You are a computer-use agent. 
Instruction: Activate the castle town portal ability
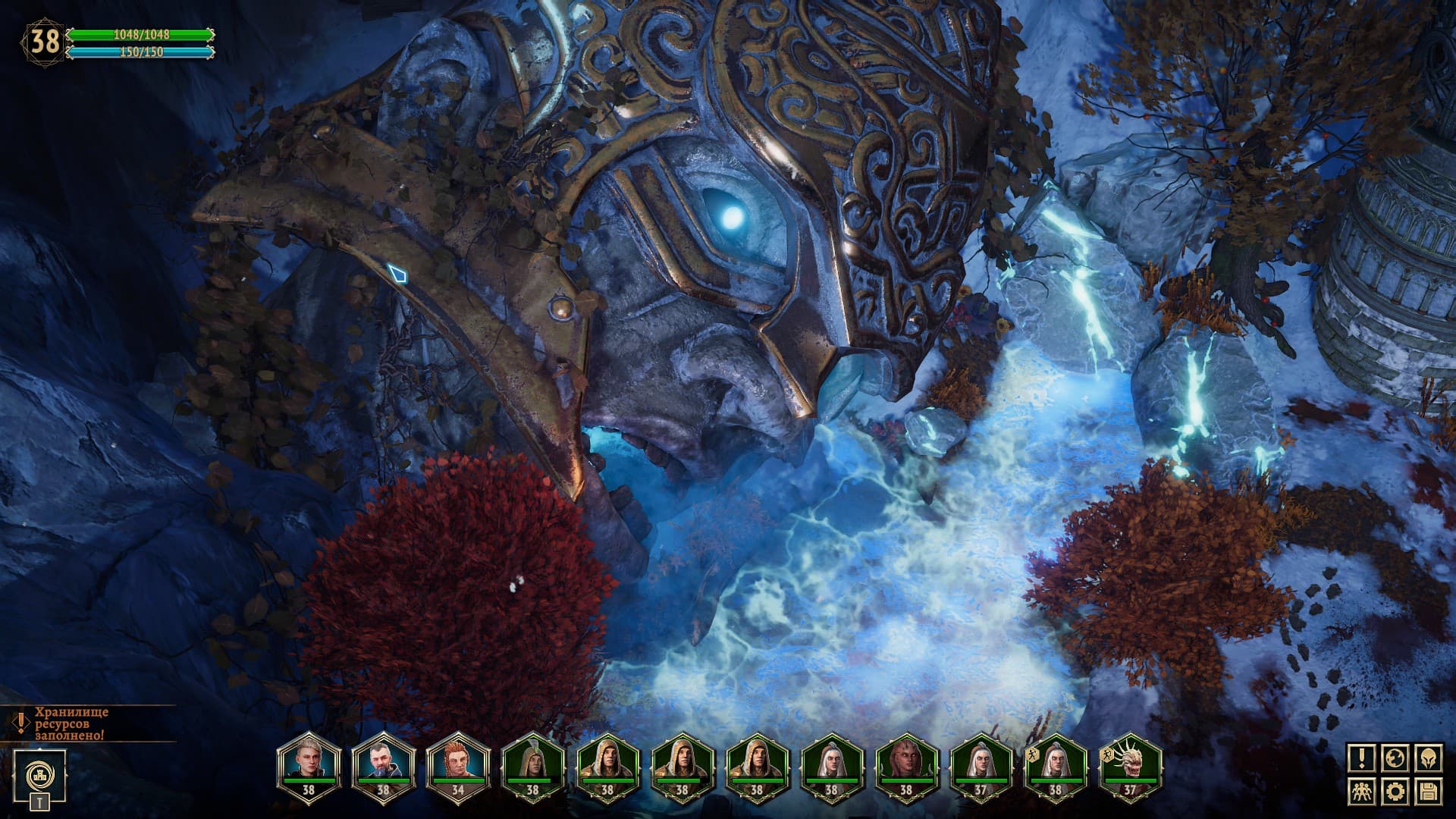(39, 776)
